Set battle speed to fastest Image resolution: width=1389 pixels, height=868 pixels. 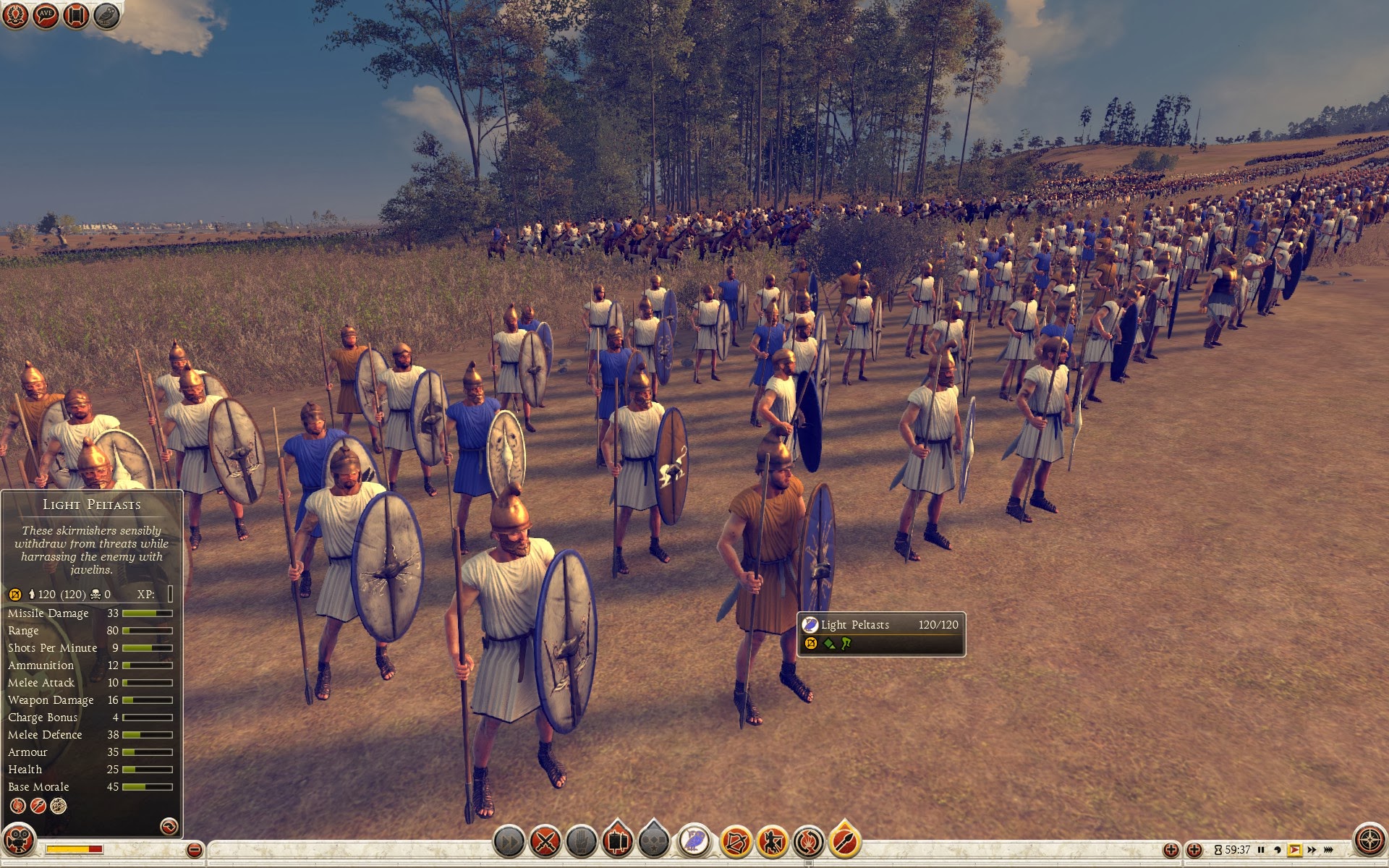pyautogui.click(x=1329, y=850)
